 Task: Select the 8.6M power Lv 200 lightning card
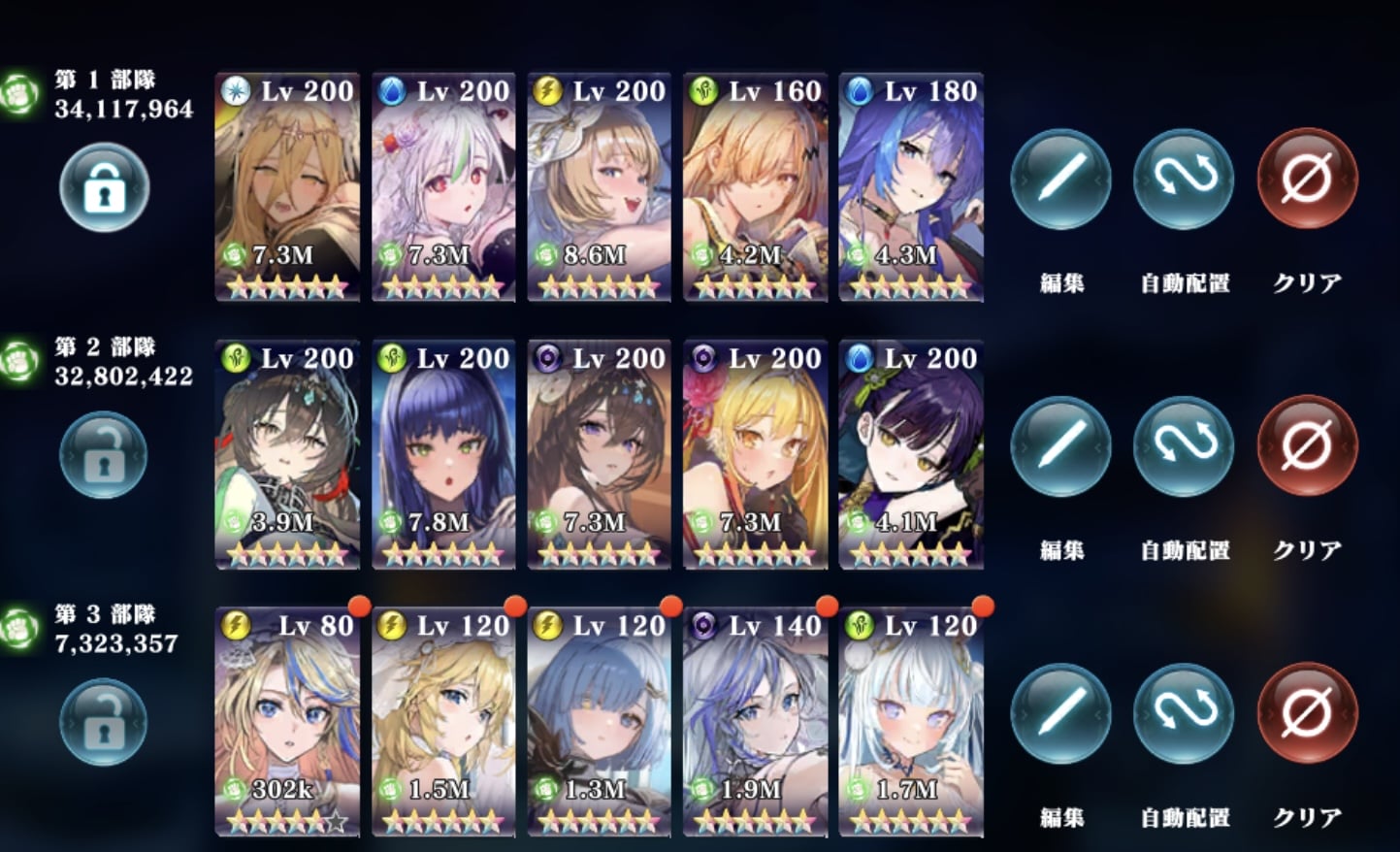coord(599,186)
